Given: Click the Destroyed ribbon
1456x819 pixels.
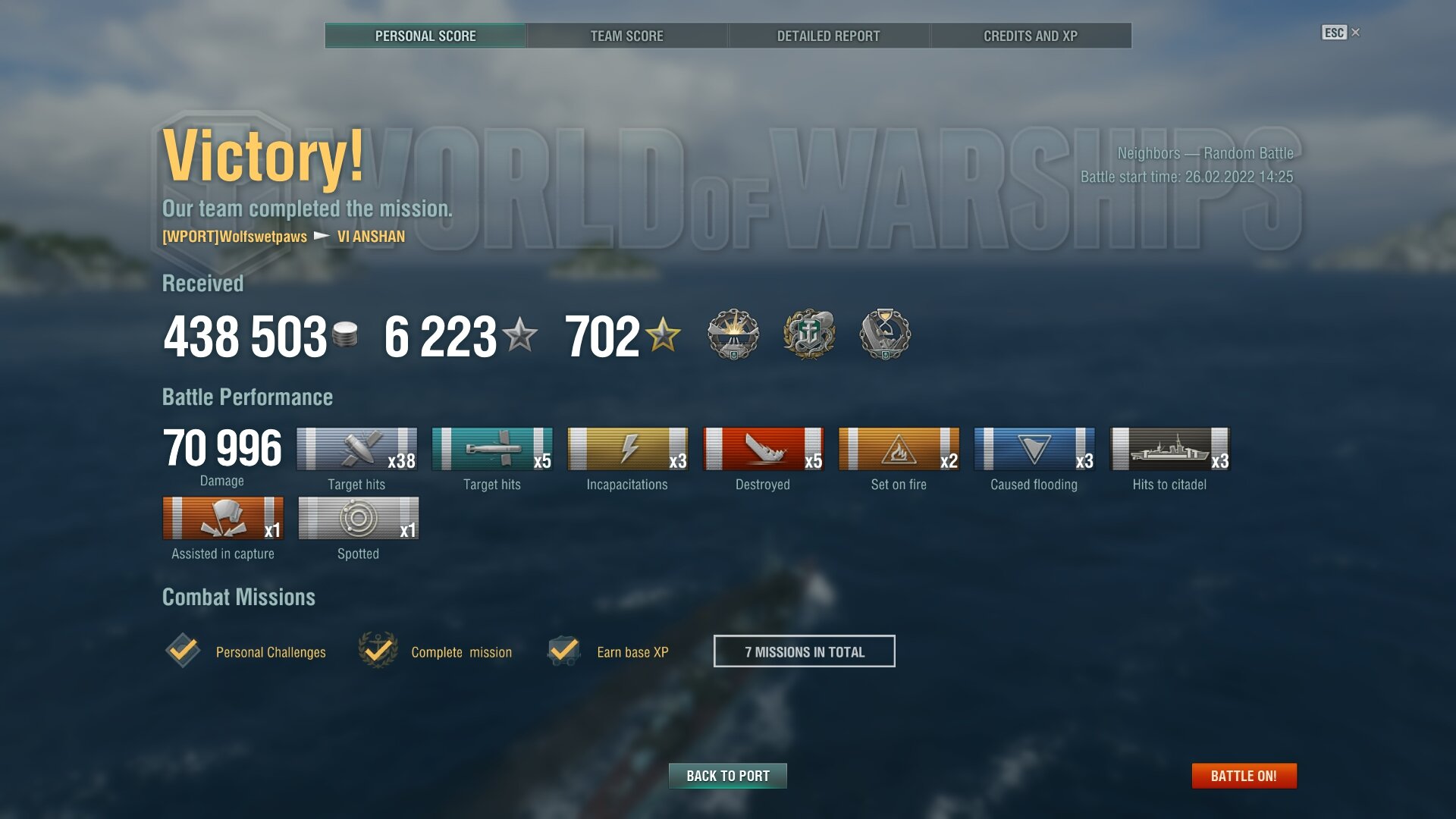Looking at the screenshot, I should (763, 449).
